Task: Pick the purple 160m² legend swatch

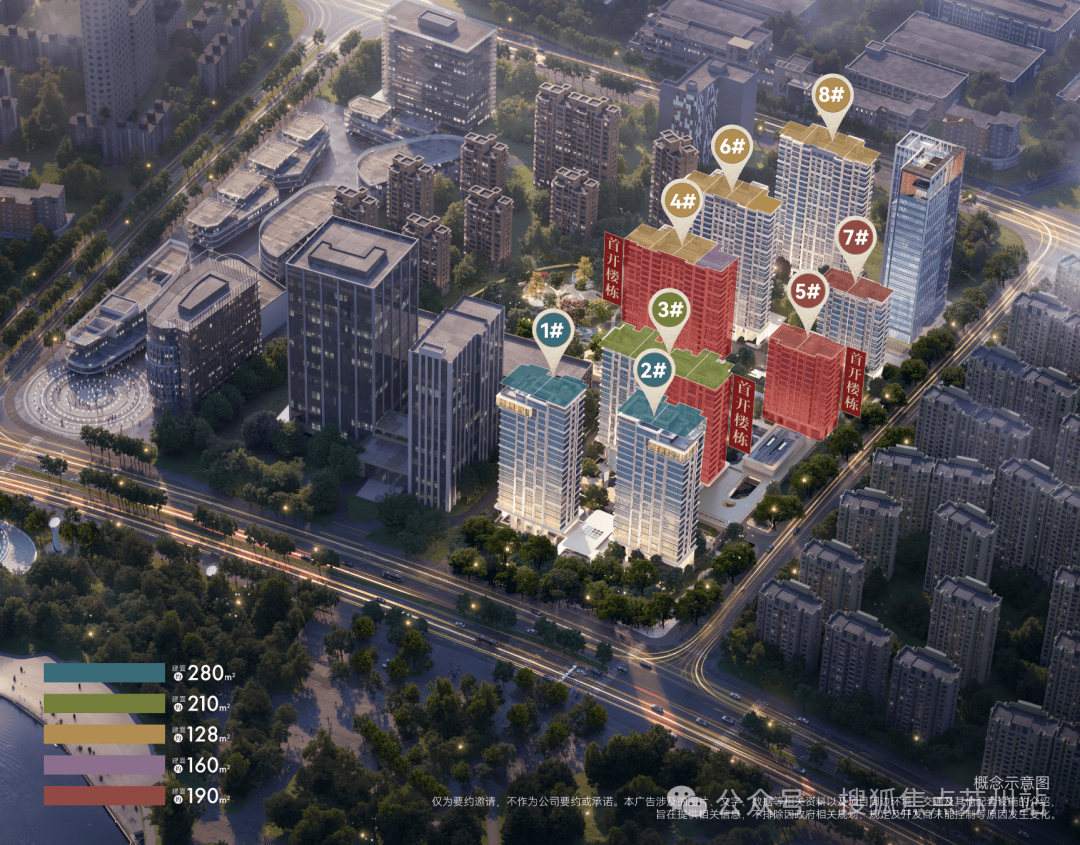Action: (x=104, y=765)
